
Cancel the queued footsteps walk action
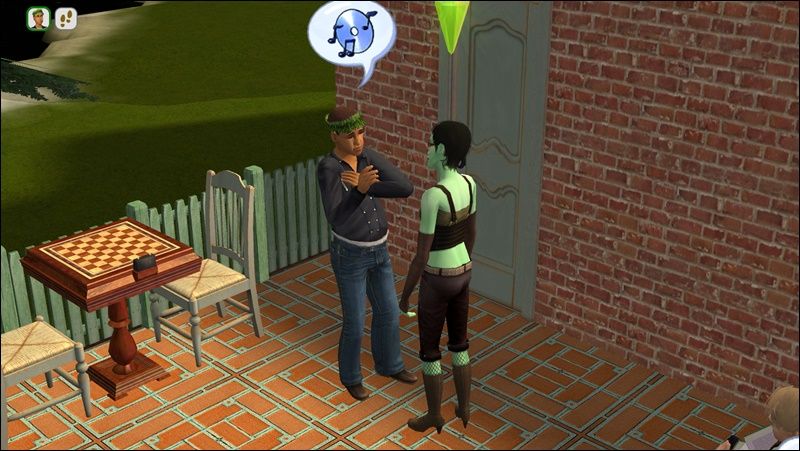pos(65,17)
